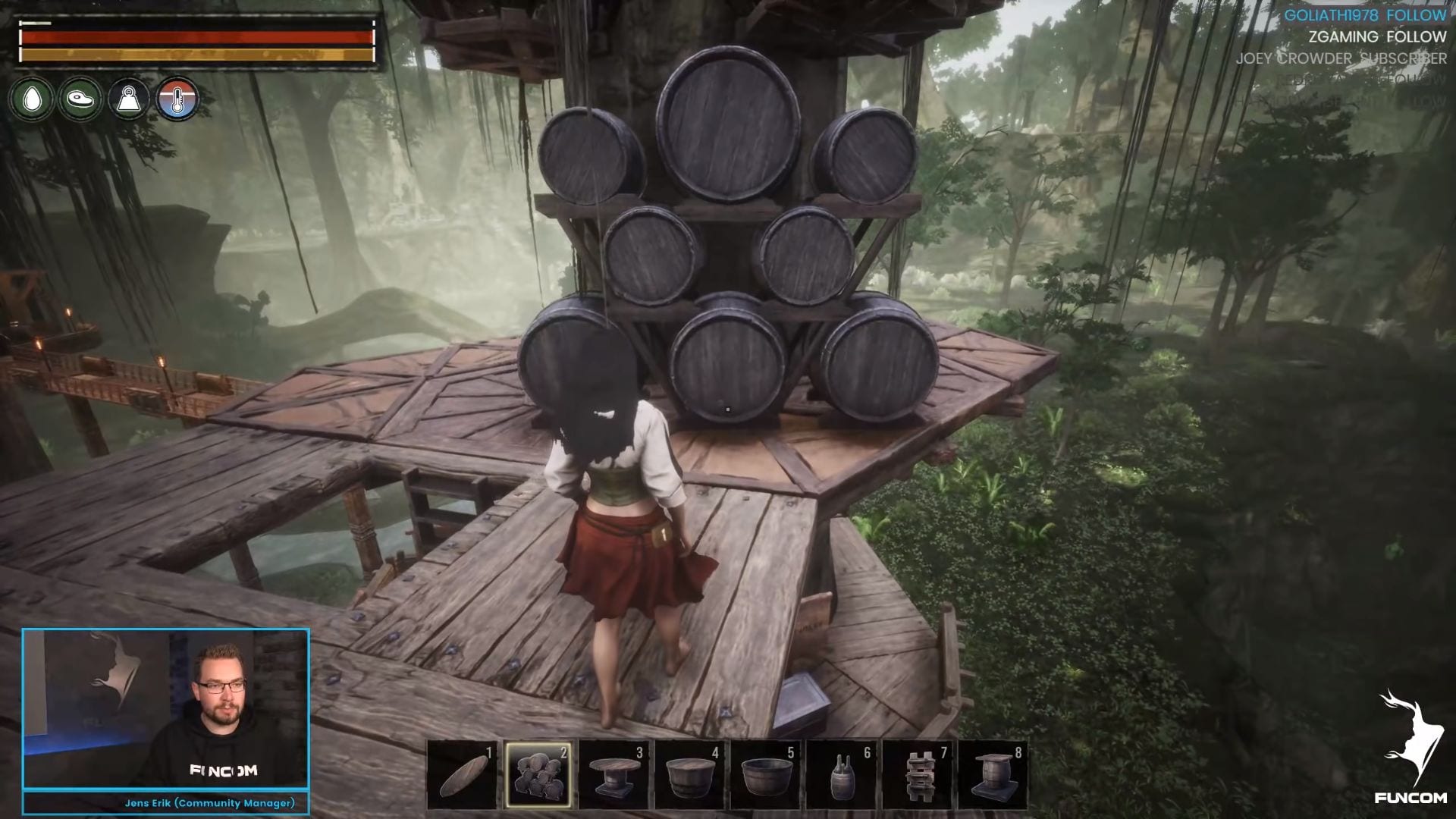Click the thermometer temperature icon
This screenshot has height=819, width=1456.
pos(177,99)
